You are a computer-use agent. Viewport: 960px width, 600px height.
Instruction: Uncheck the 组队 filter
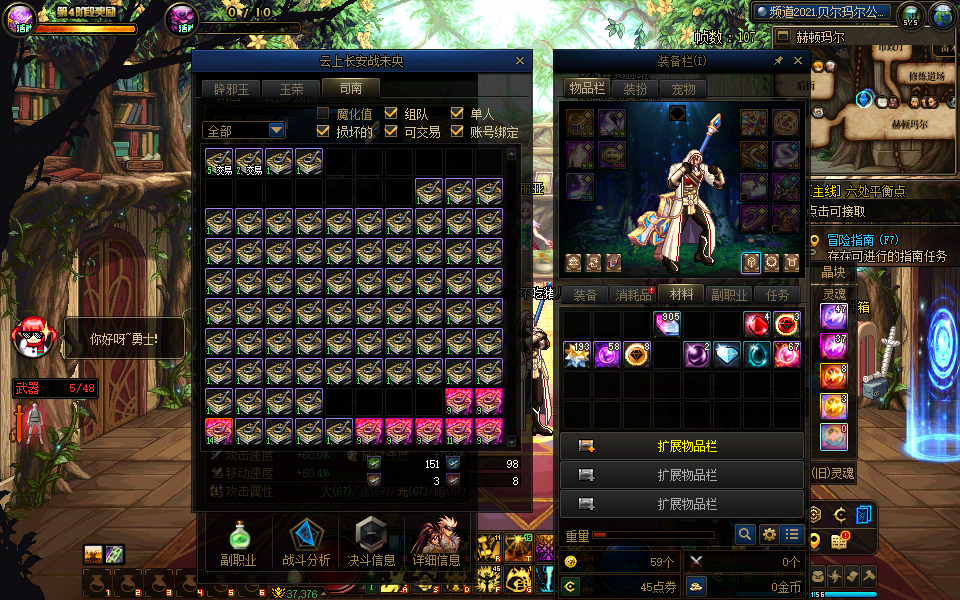click(x=392, y=114)
